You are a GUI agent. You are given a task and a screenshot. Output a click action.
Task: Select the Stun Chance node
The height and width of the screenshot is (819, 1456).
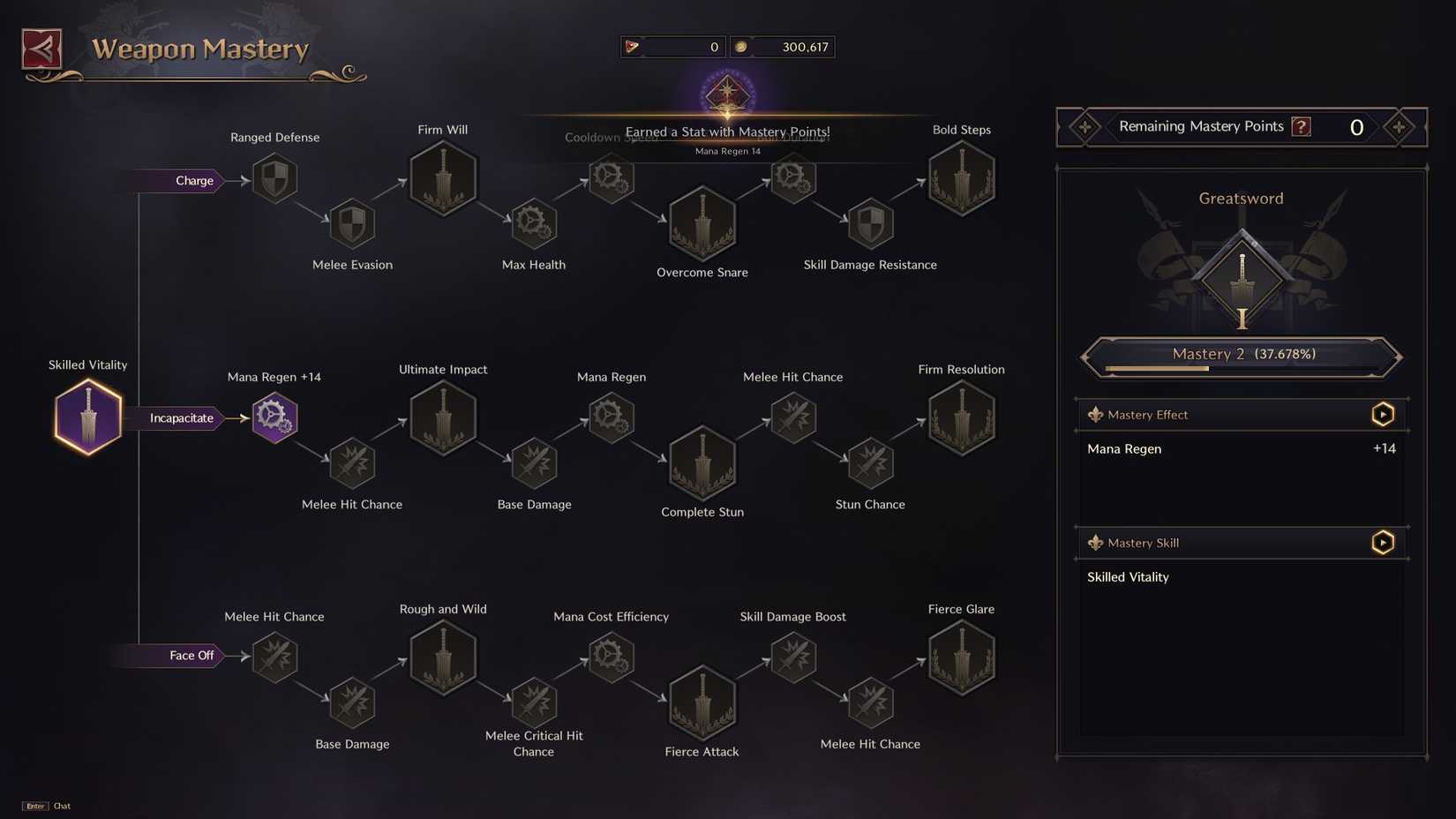pos(869,463)
